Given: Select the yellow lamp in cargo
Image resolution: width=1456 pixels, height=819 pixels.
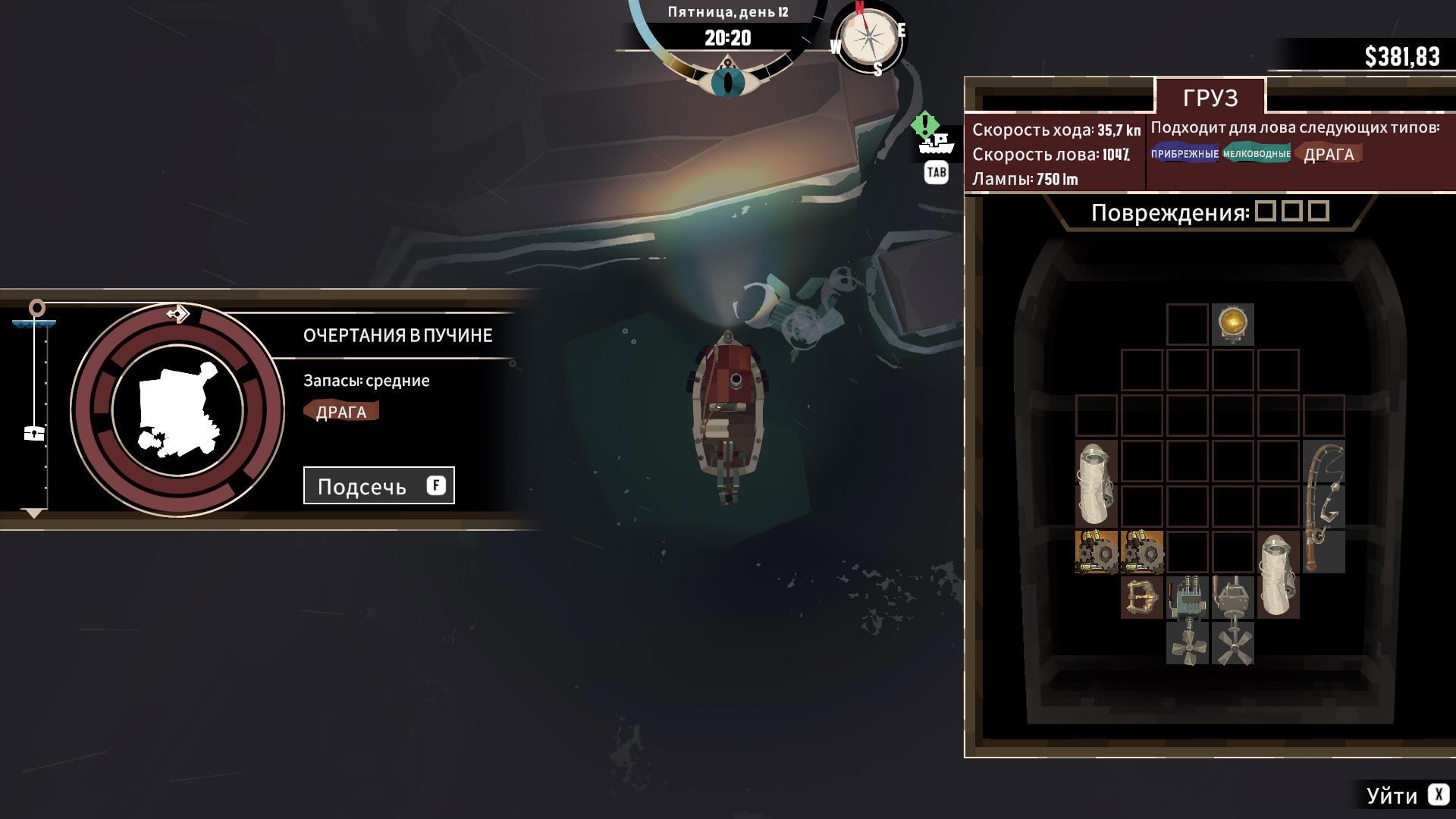Looking at the screenshot, I should pos(1232,325).
